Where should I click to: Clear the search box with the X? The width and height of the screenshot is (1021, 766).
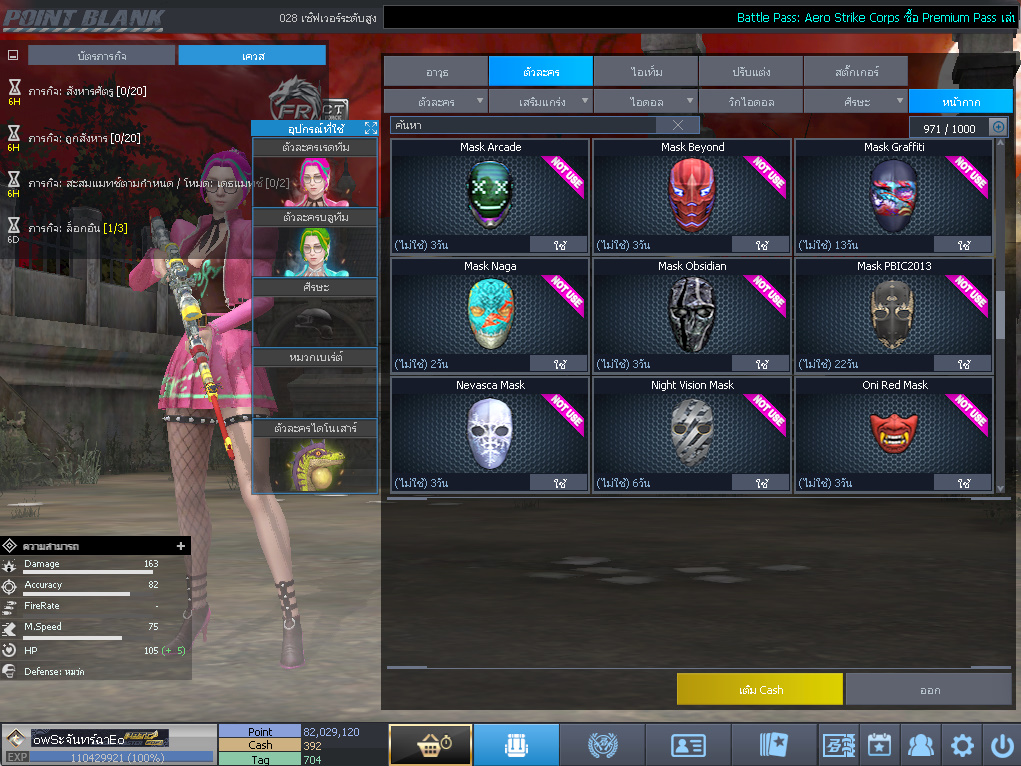pyautogui.click(x=678, y=125)
